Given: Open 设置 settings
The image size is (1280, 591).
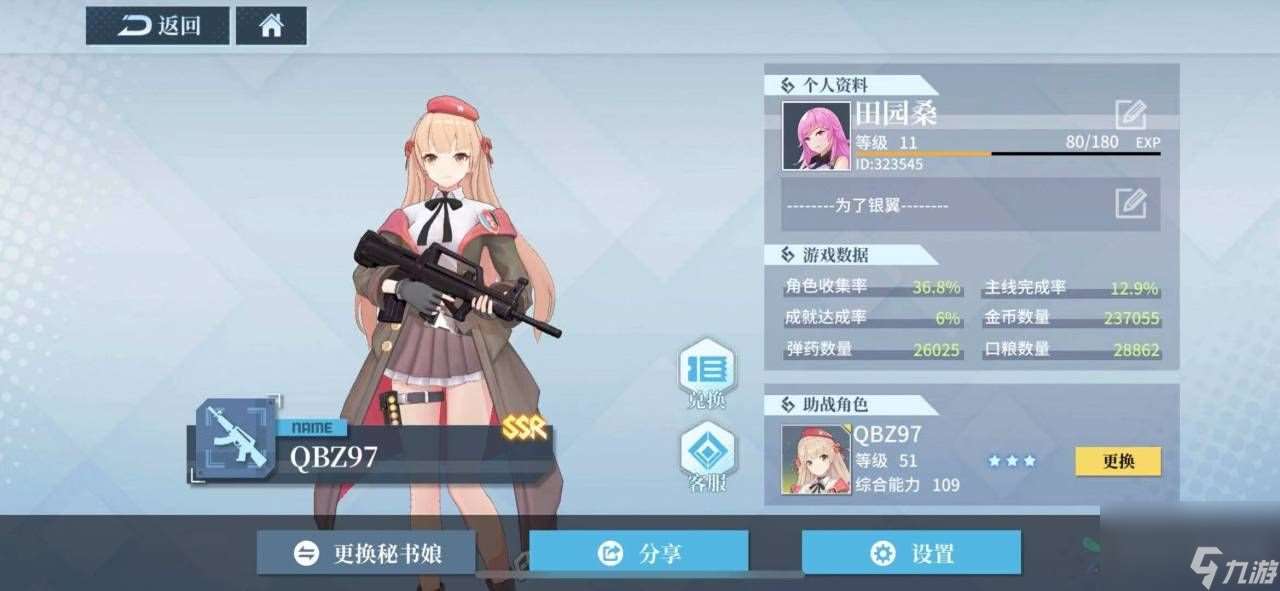Looking at the screenshot, I should [x=911, y=553].
